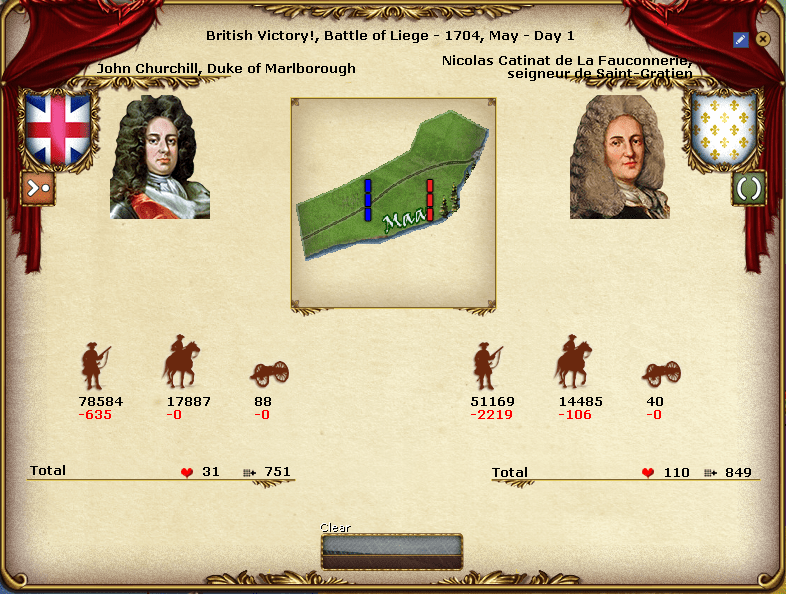Click the British infantry icon
This screenshot has width=786, height=594.
[95, 367]
